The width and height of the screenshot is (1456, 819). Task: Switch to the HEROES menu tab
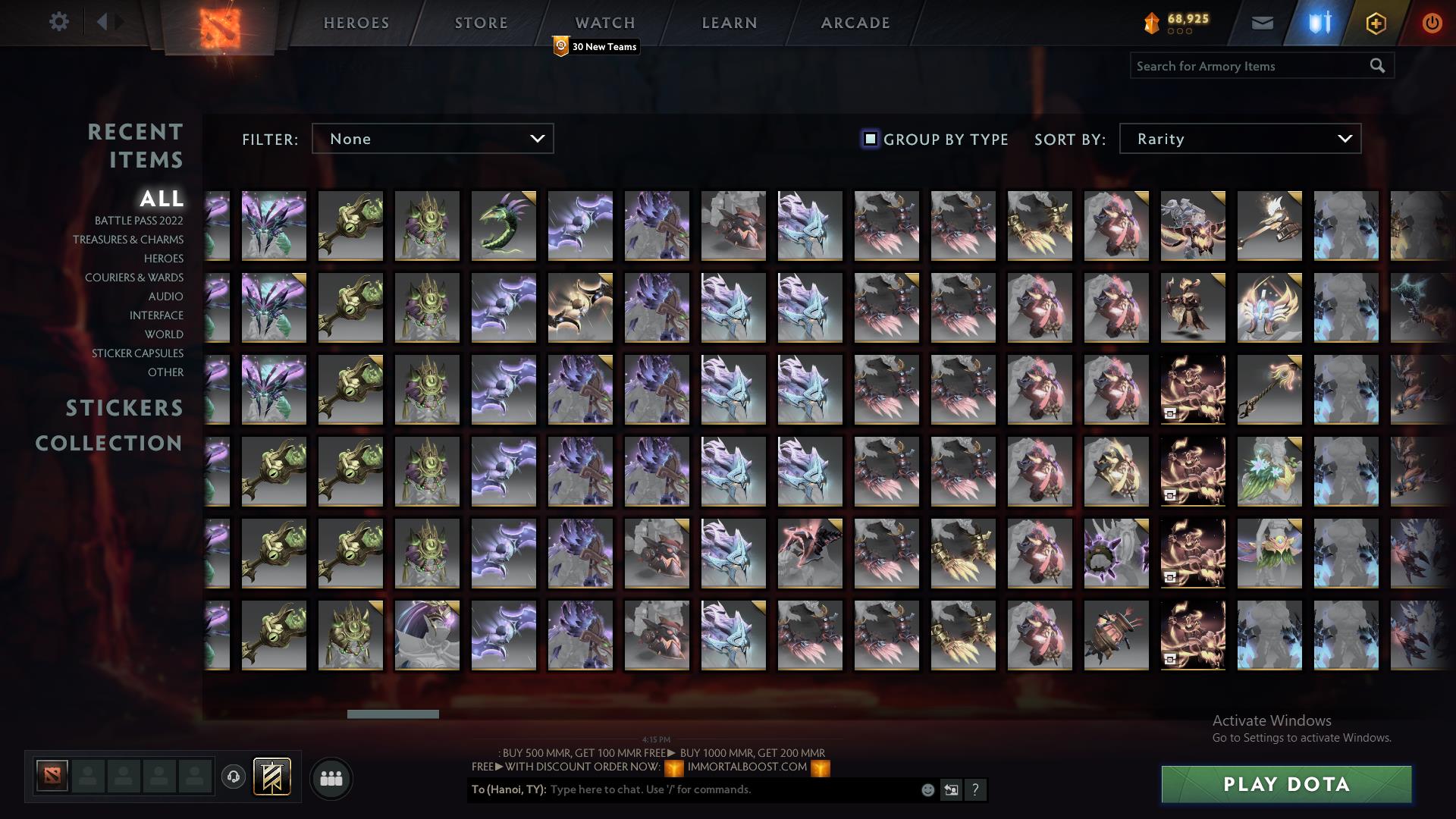(356, 23)
